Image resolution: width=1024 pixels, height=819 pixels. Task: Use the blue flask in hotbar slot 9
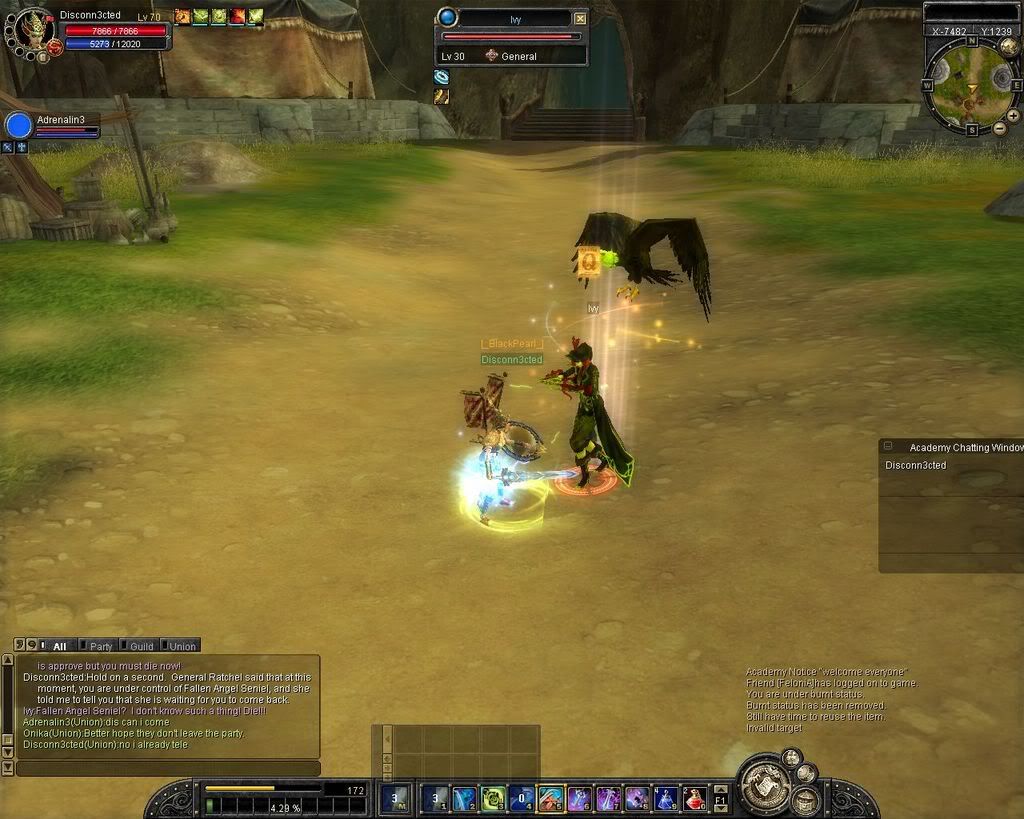point(666,798)
